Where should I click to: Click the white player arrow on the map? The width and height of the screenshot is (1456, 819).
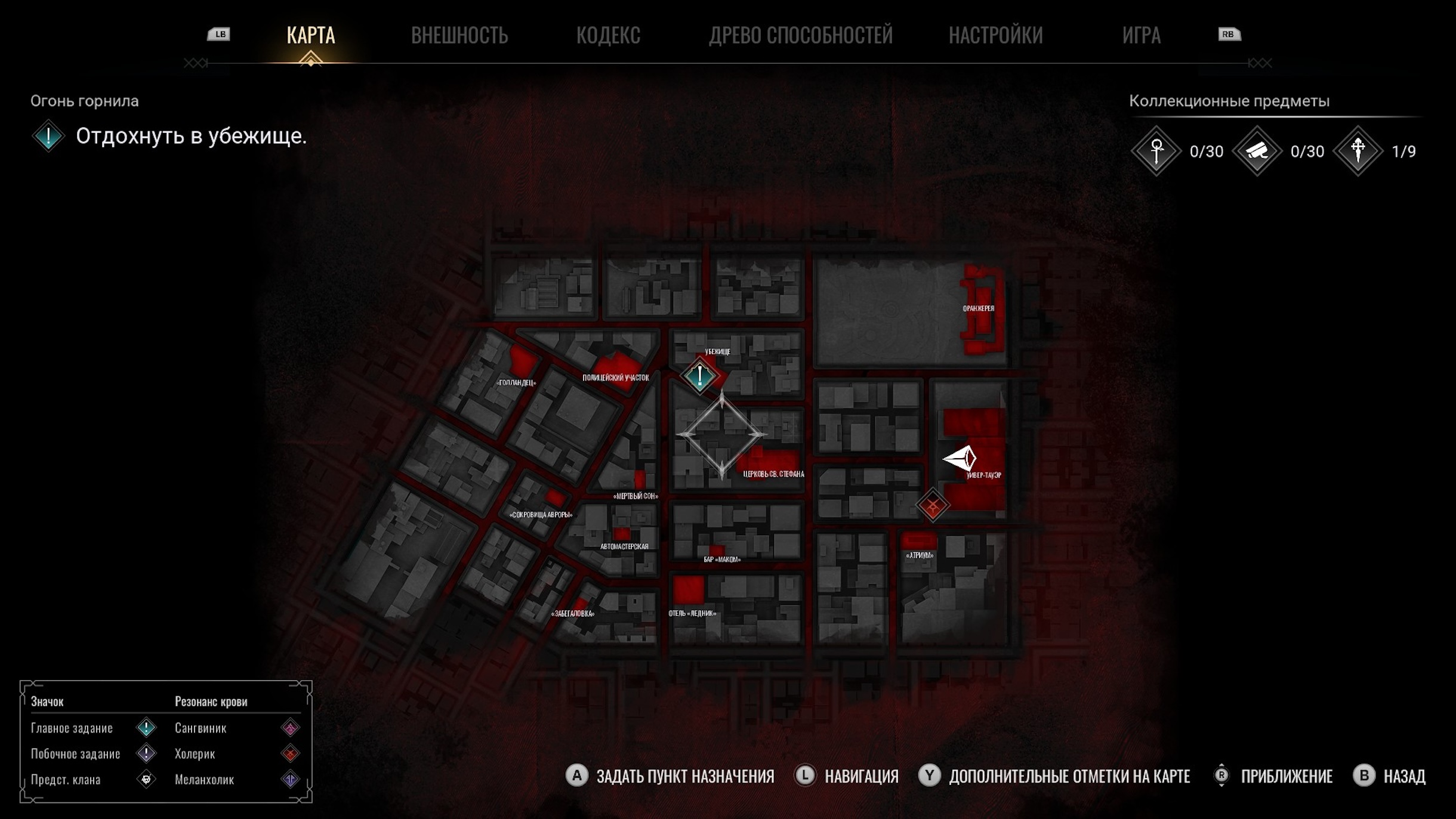tap(960, 458)
